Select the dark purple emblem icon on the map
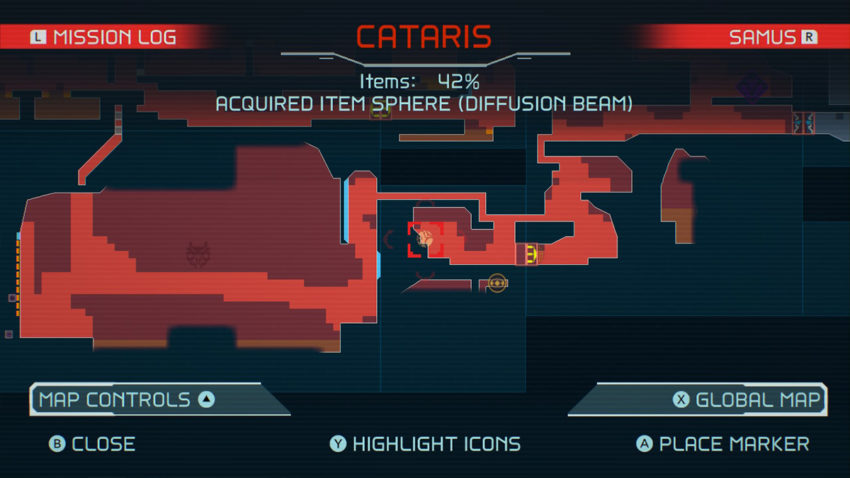The image size is (850, 478). coord(750,88)
